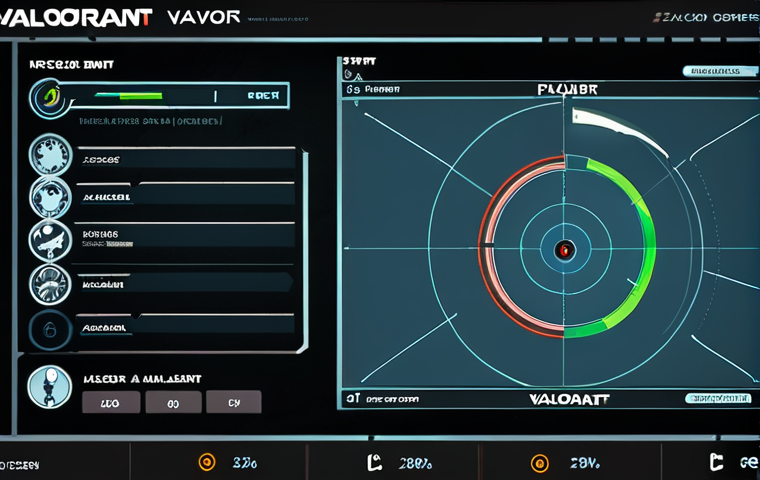This screenshot has height=480, width=760.
Task: Click the pill button below the radar panel
Action: point(717,398)
